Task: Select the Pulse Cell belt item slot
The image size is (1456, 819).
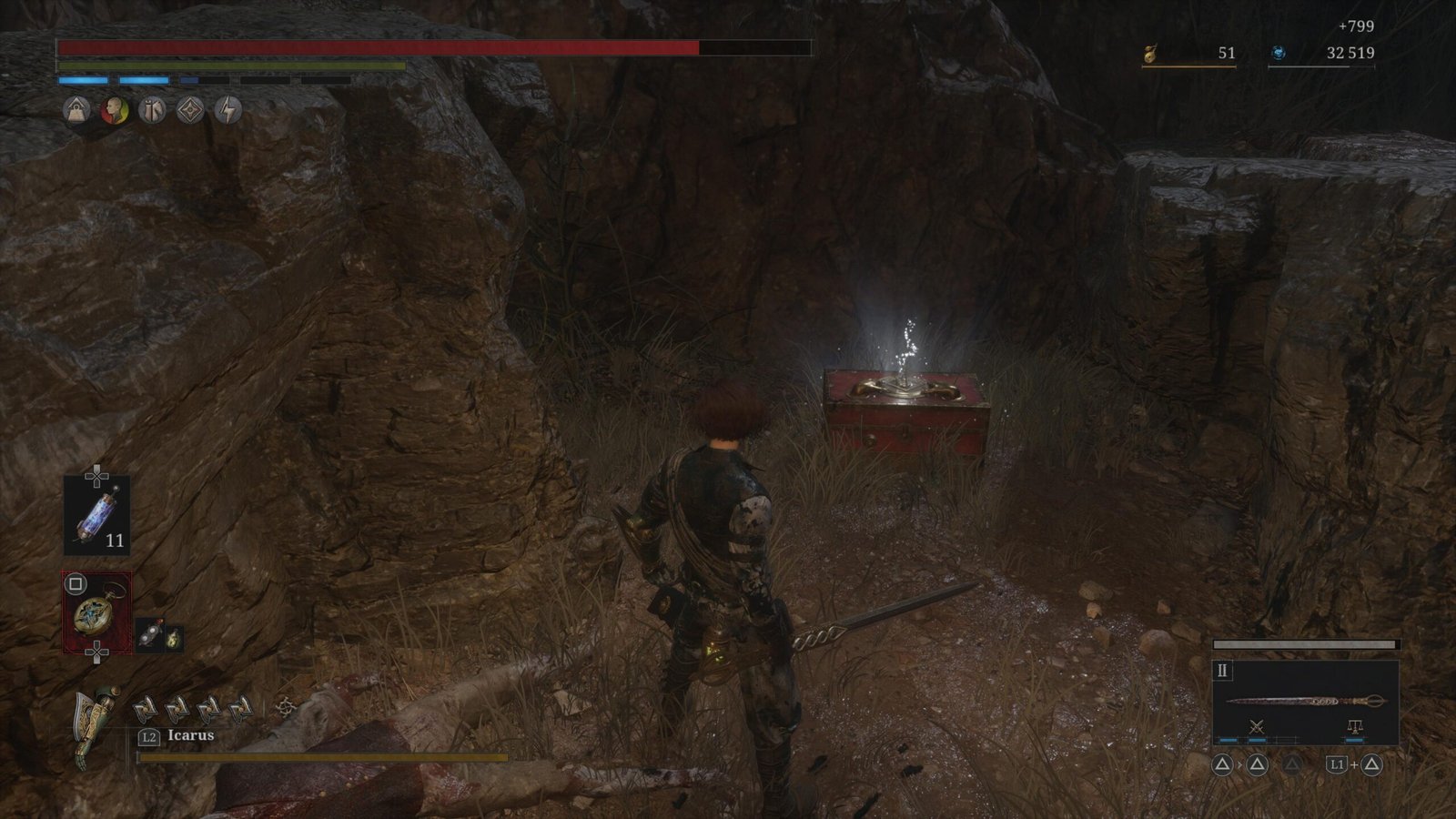Action: (96, 516)
